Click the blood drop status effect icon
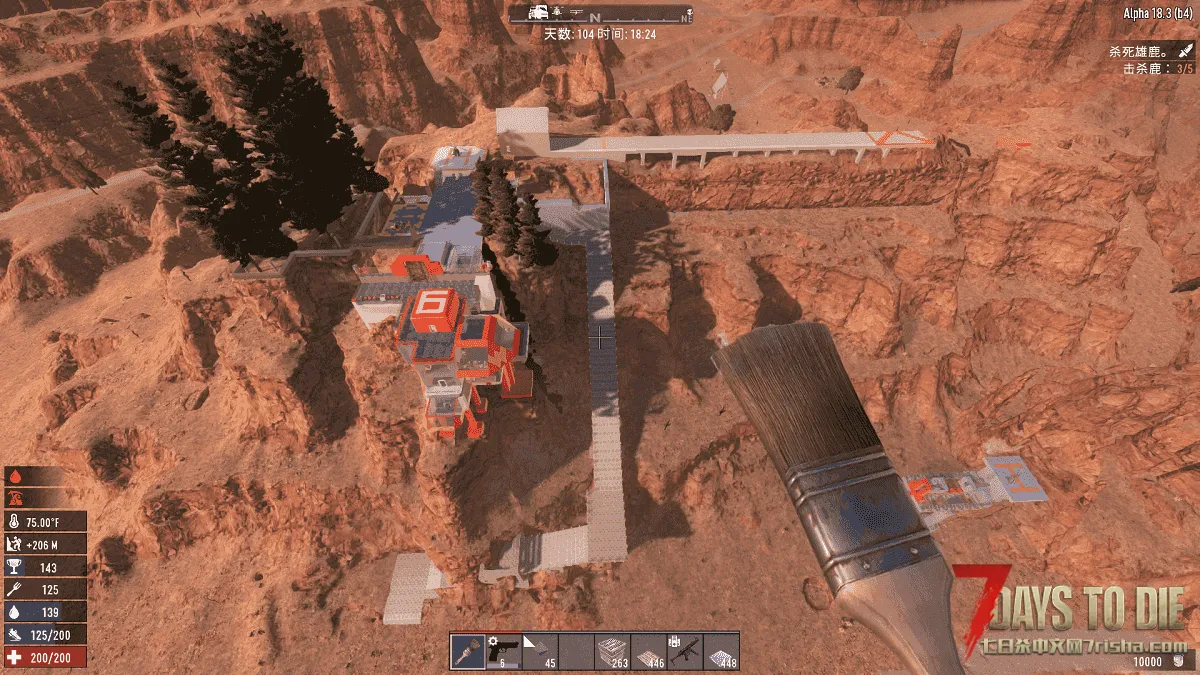 point(17,476)
